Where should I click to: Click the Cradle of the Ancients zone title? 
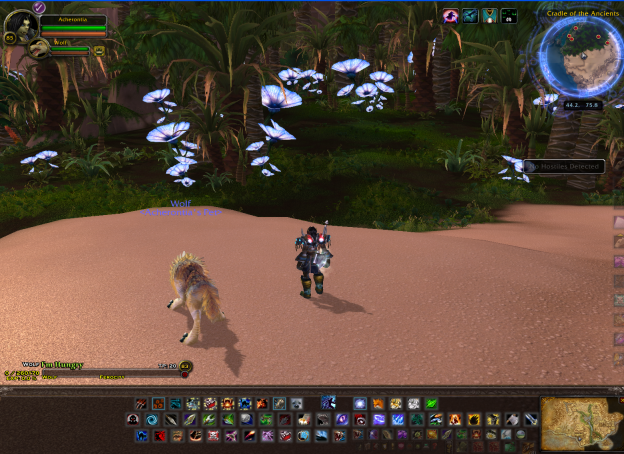point(585,13)
